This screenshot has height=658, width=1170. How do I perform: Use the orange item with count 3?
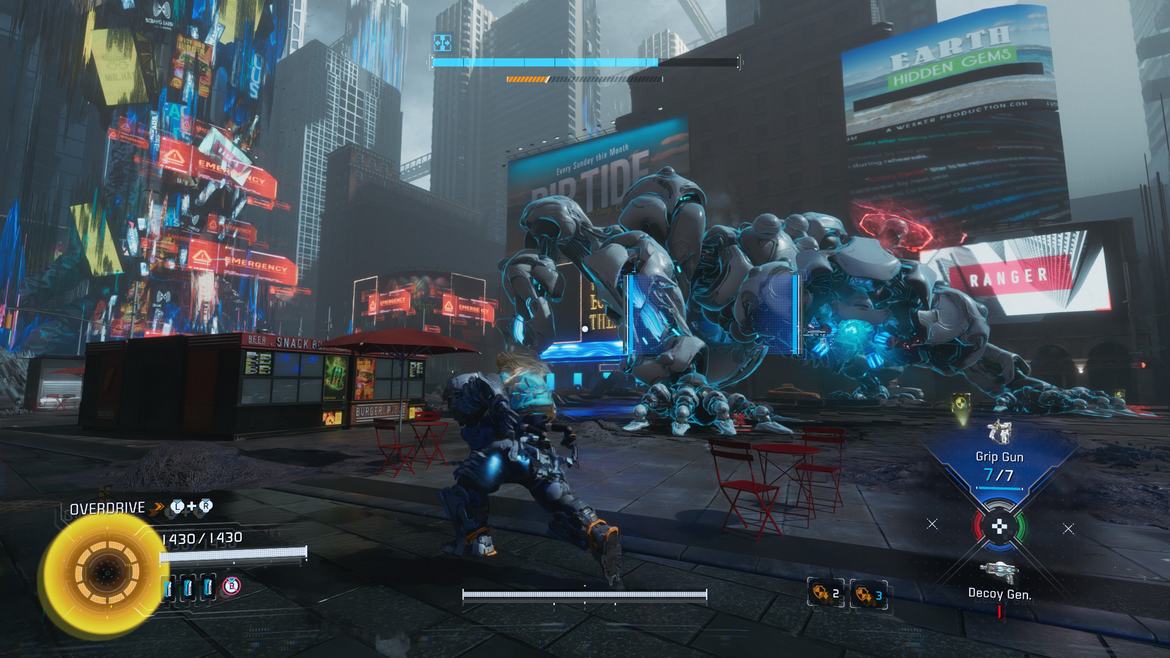(x=867, y=593)
